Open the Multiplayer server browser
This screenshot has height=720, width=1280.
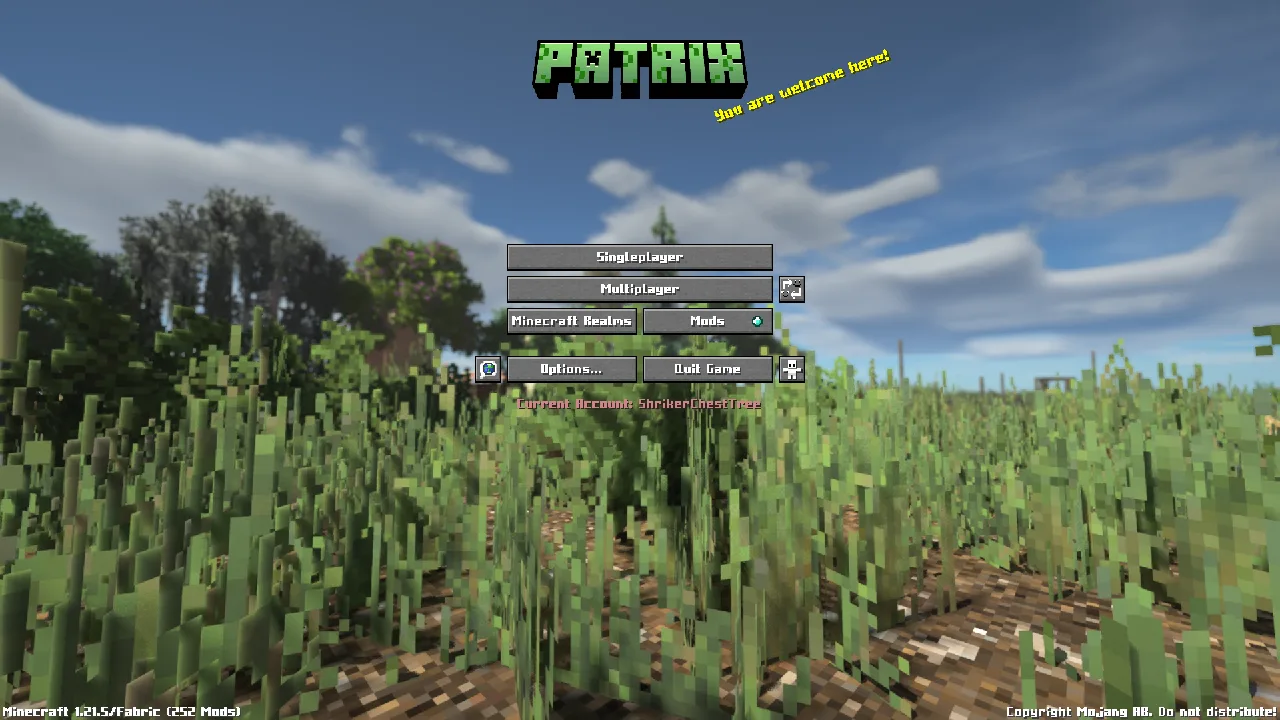click(x=639, y=289)
